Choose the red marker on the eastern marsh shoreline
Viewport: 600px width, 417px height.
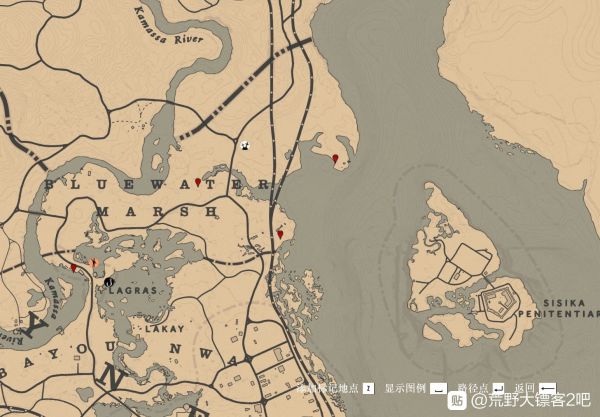[x=280, y=234]
